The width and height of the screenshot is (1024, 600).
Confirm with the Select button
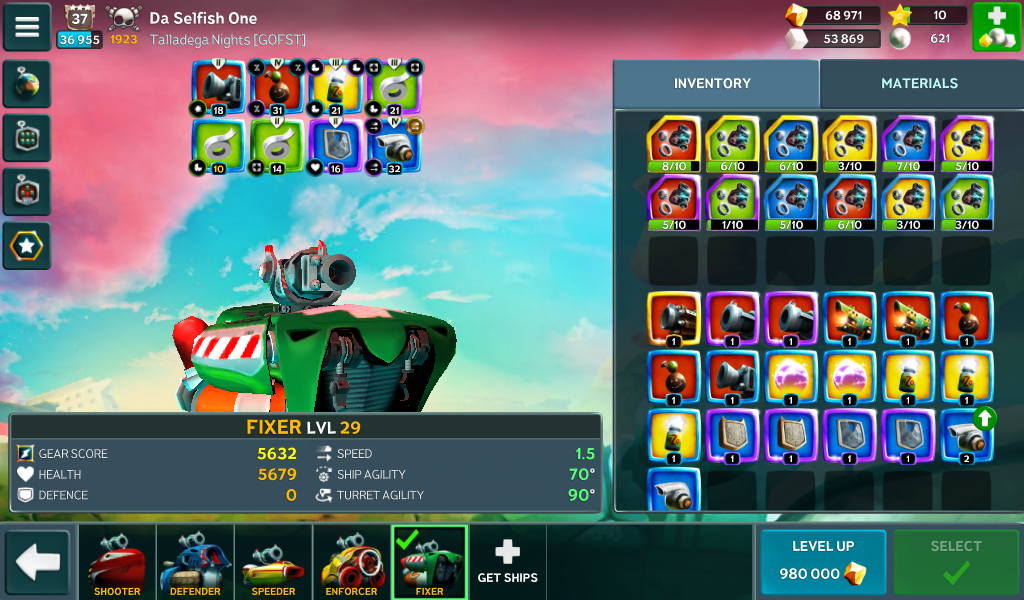(x=955, y=562)
